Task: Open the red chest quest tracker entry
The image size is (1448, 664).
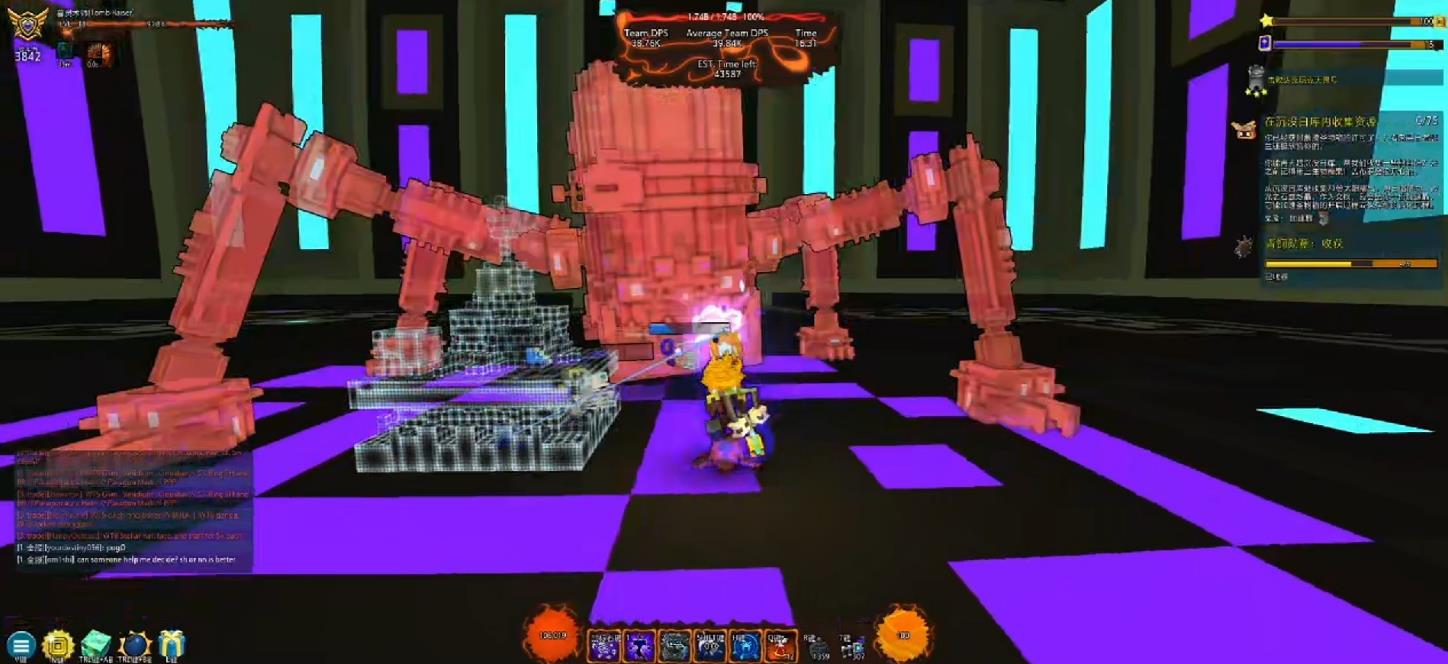Action: [x=1244, y=129]
